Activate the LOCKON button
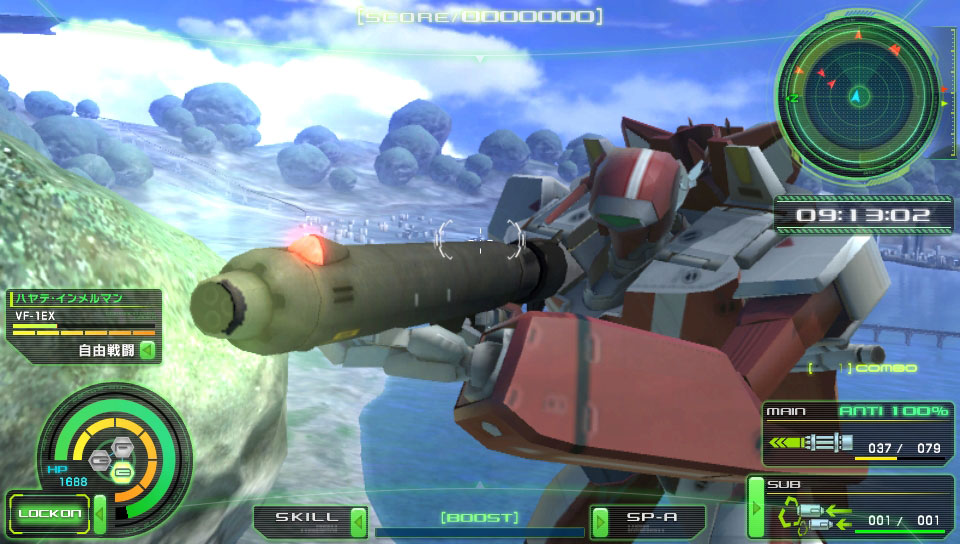 pyautogui.click(x=48, y=514)
